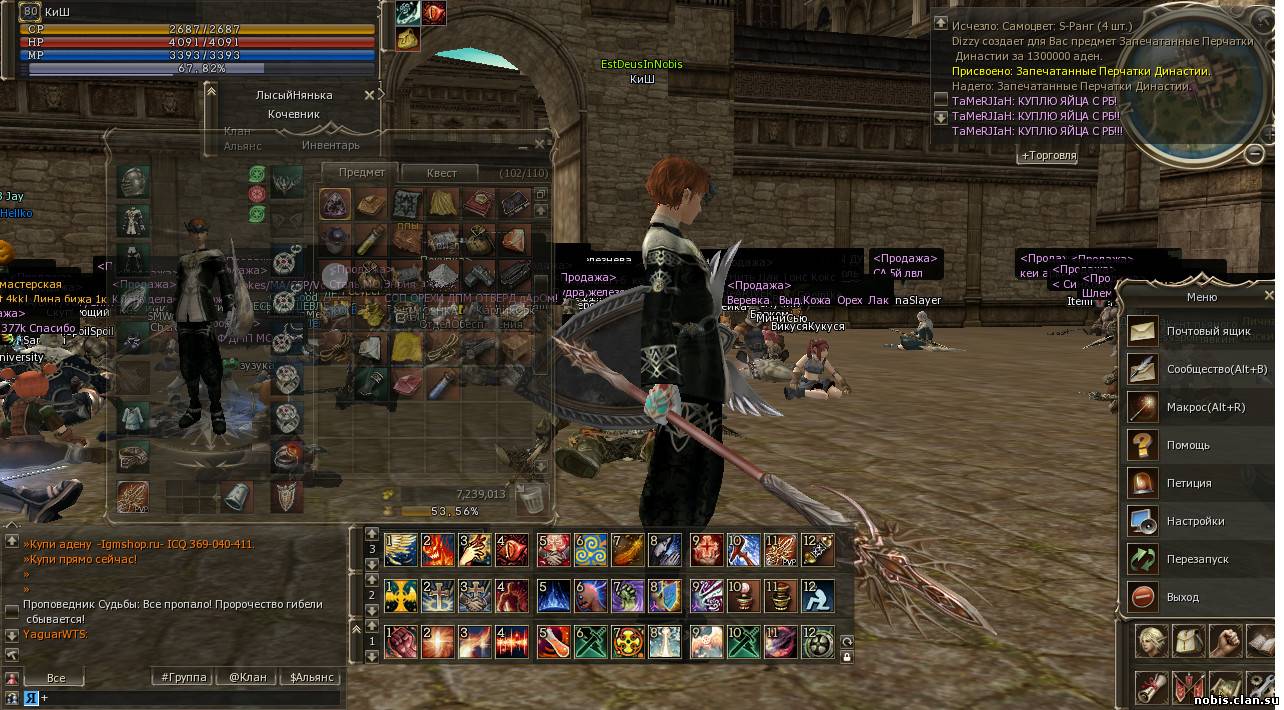The height and width of the screenshot is (710, 1284).
Task: Switch to the Предмет inventory tab
Action: point(361,172)
